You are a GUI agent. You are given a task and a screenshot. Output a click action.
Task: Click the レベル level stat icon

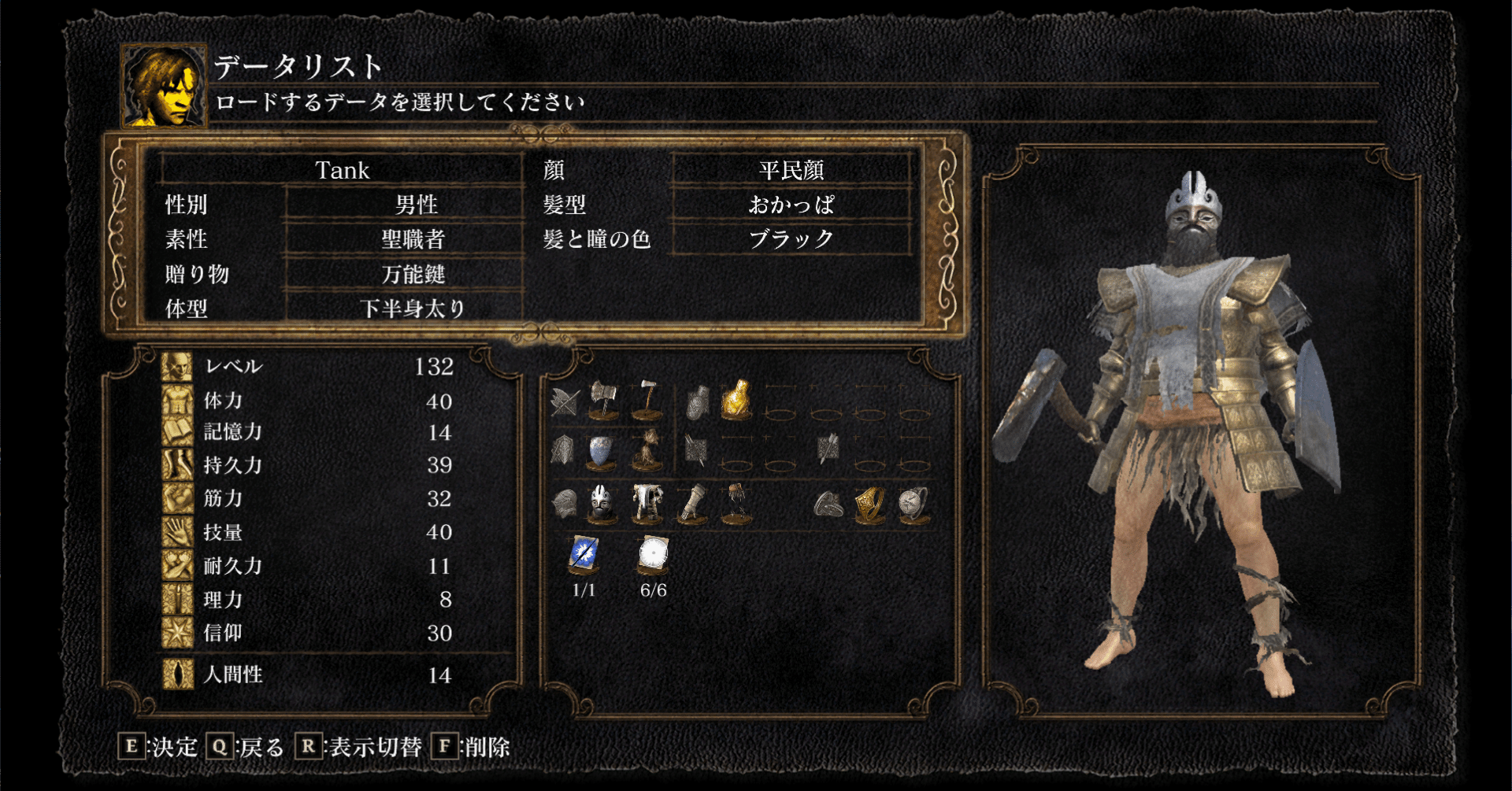click(178, 365)
